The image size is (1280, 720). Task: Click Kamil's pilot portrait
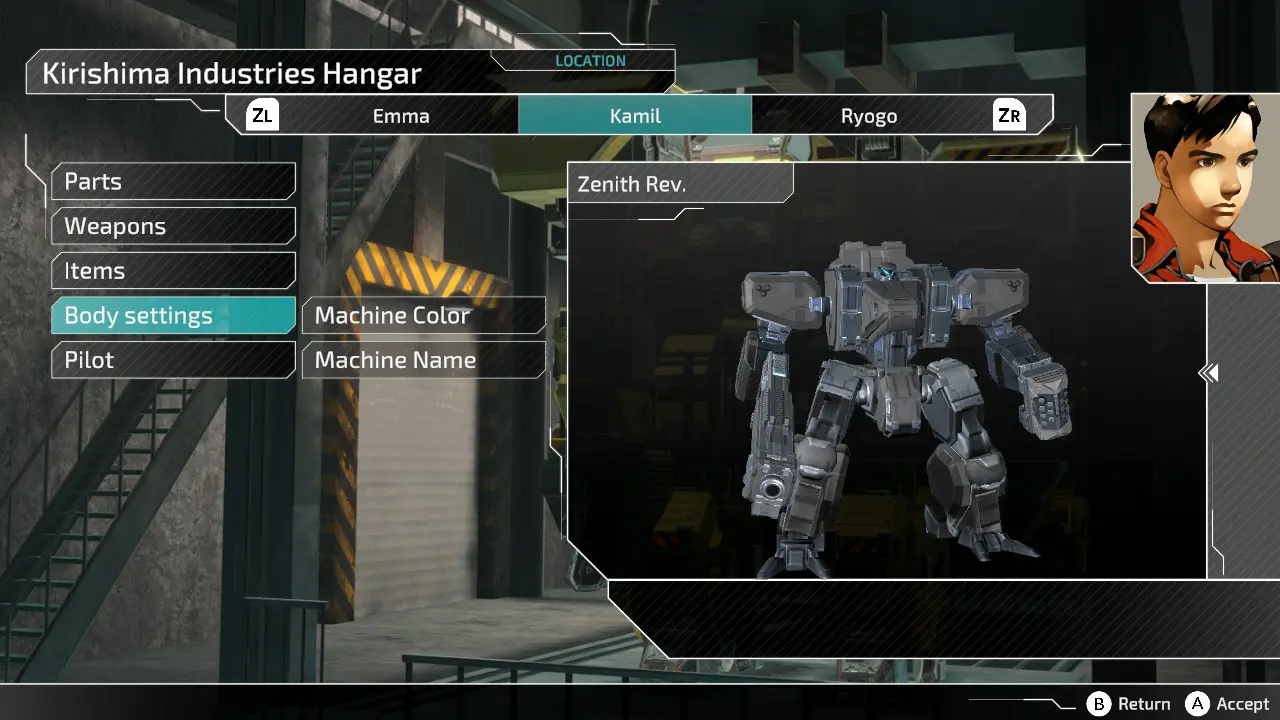click(1205, 188)
